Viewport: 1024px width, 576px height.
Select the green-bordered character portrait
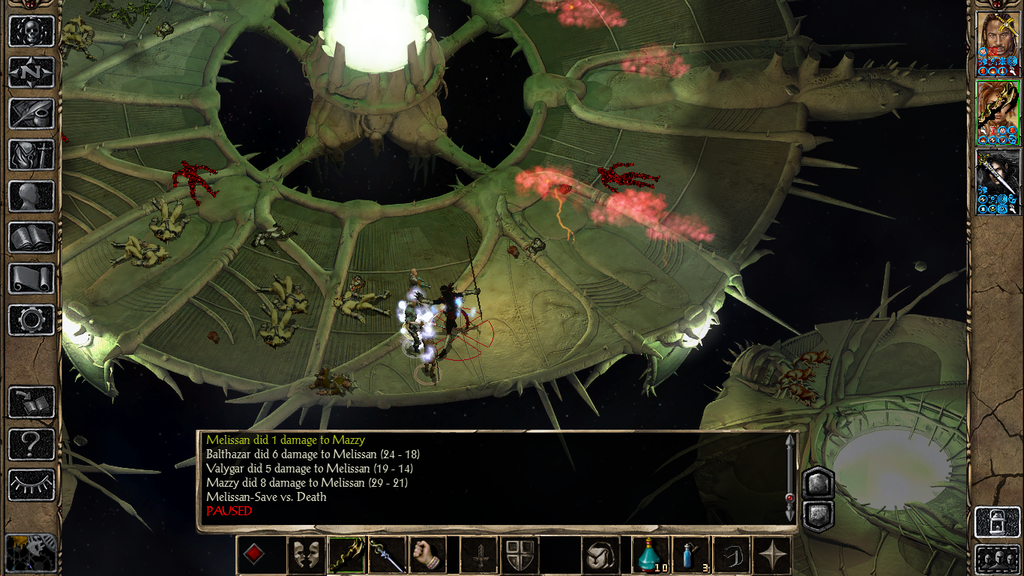[997, 112]
